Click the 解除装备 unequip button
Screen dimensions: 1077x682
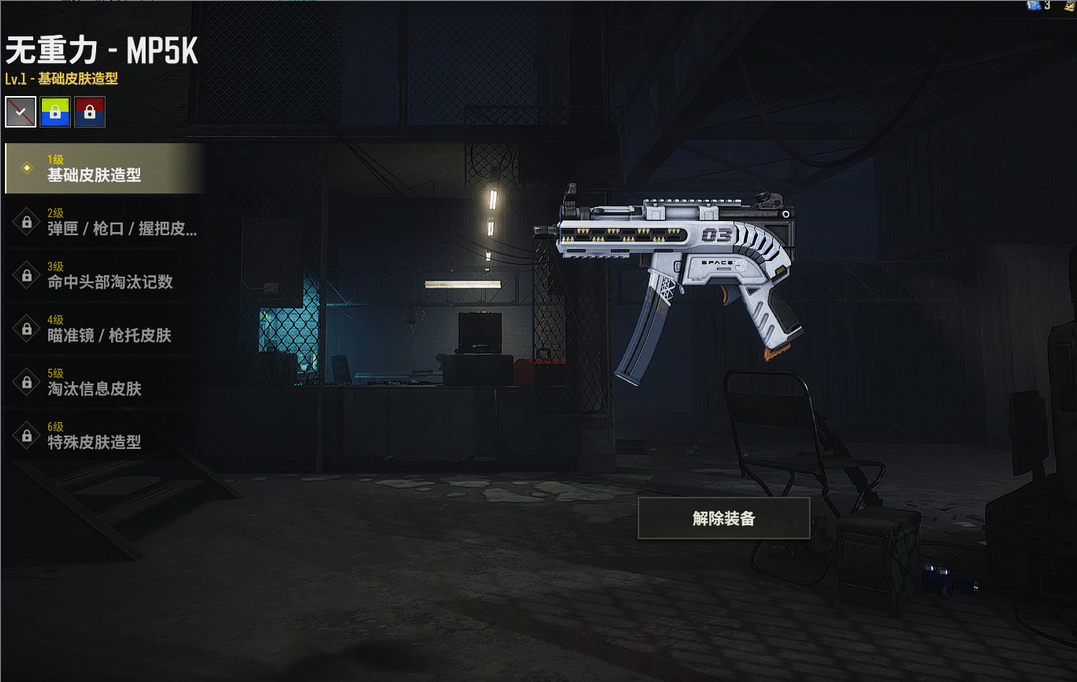[723, 518]
